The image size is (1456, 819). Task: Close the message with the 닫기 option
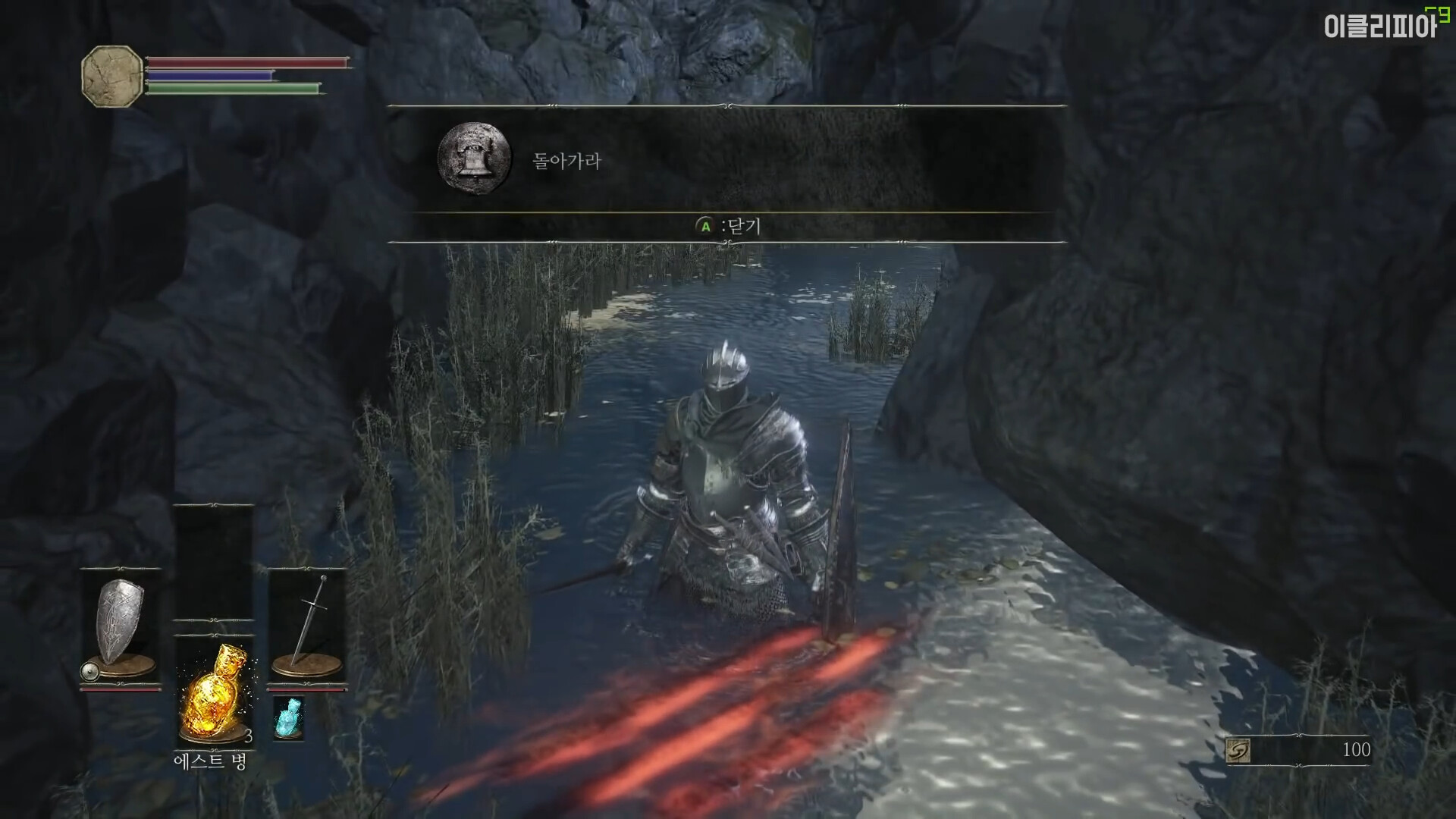pyautogui.click(x=728, y=226)
